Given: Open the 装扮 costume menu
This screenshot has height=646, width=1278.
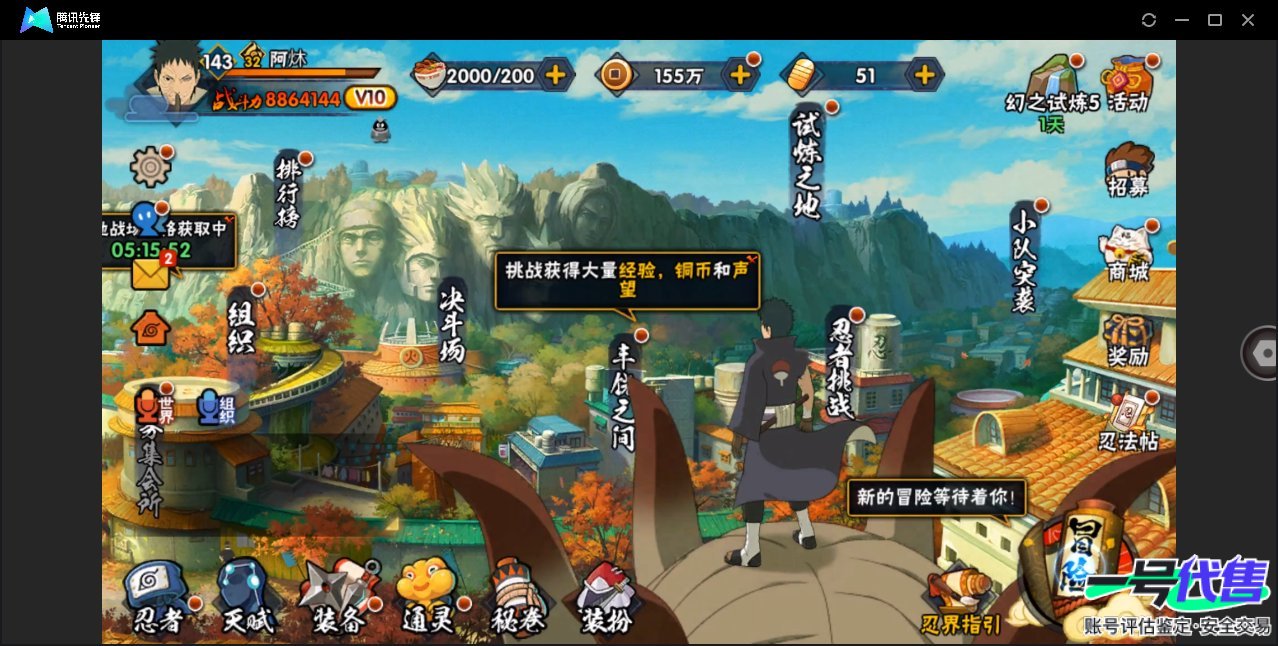Looking at the screenshot, I should pyautogui.click(x=606, y=597).
